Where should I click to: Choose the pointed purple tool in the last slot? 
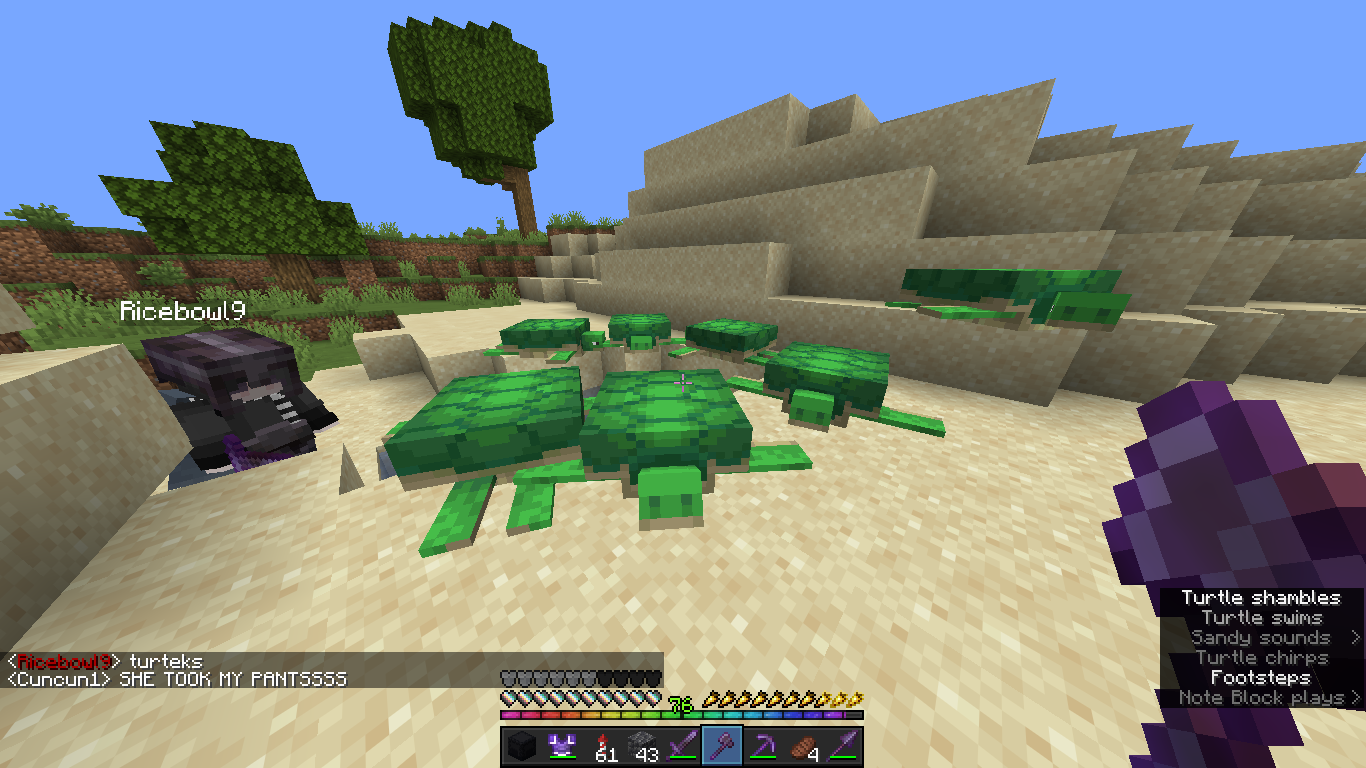pyautogui.click(x=843, y=746)
